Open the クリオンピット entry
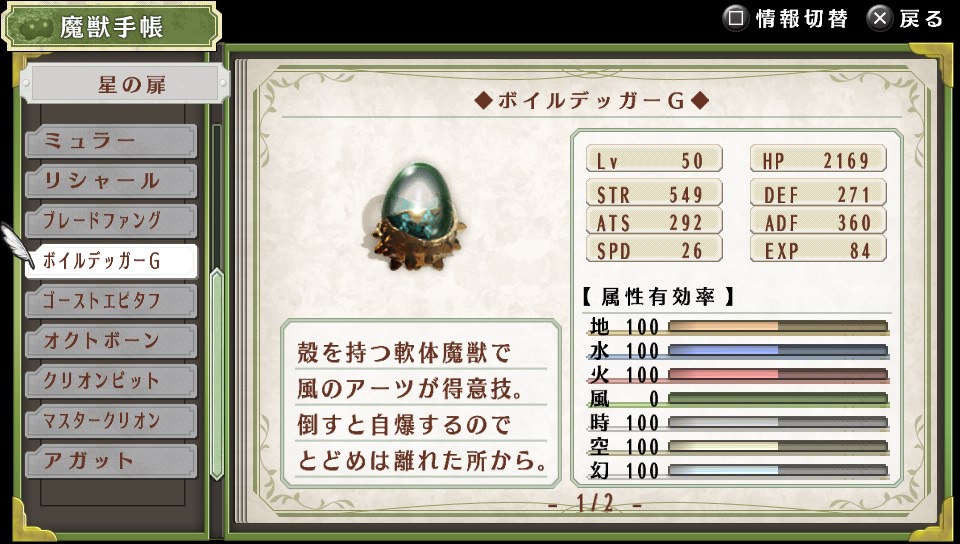The image size is (960, 544). (110, 381)
